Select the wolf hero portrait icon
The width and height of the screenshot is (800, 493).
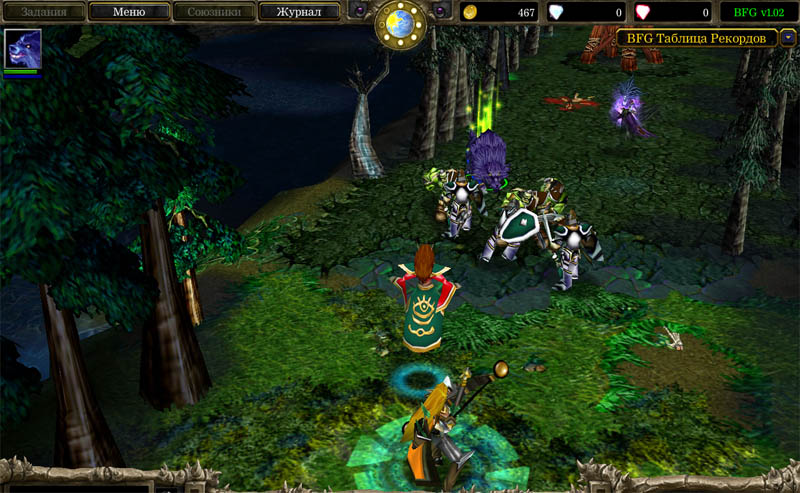tap(21, 48)
